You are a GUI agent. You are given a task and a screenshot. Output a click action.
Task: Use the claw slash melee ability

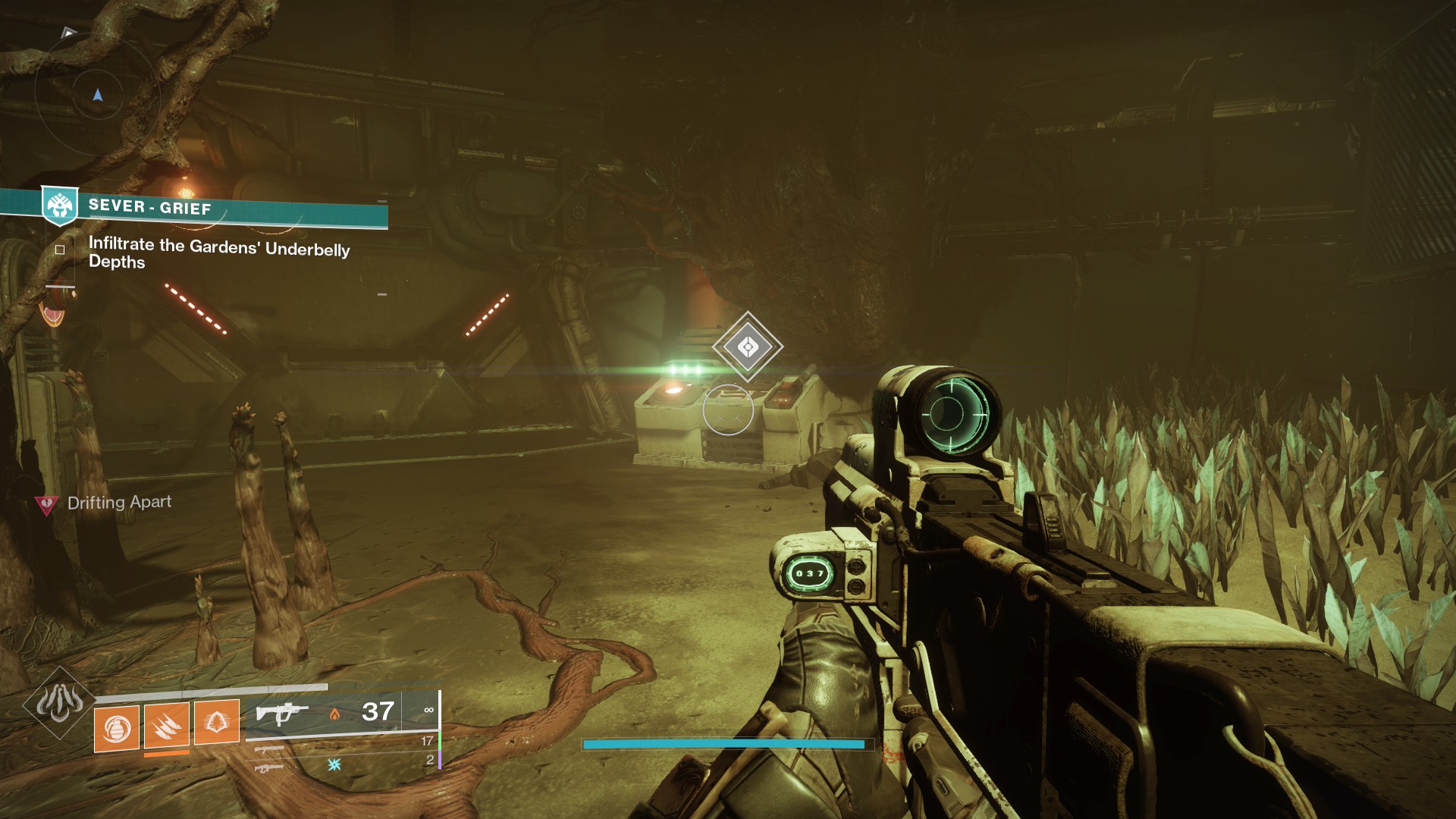(167, 726)
